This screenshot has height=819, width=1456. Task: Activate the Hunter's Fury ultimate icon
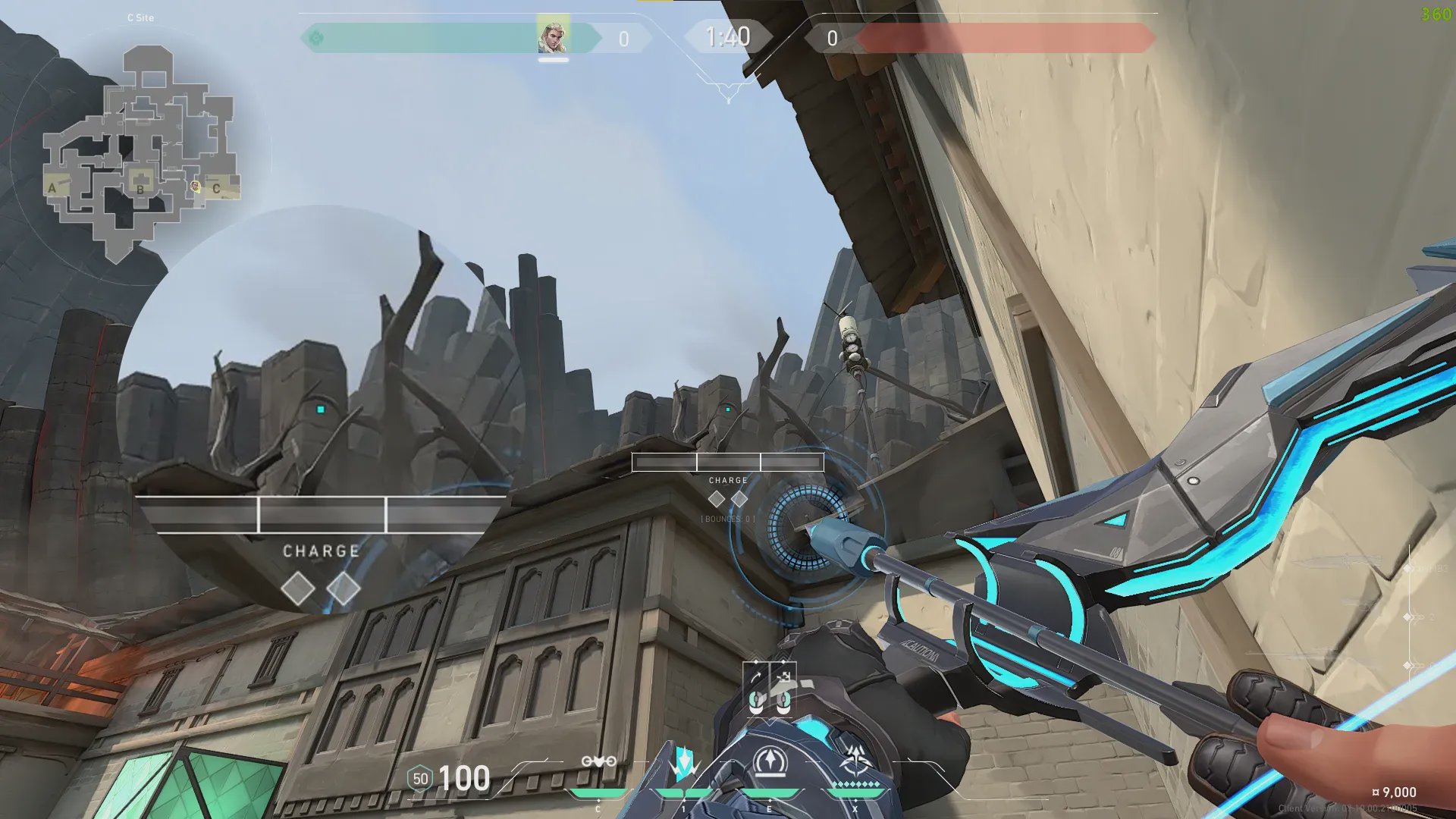click(x=856, y=761)
